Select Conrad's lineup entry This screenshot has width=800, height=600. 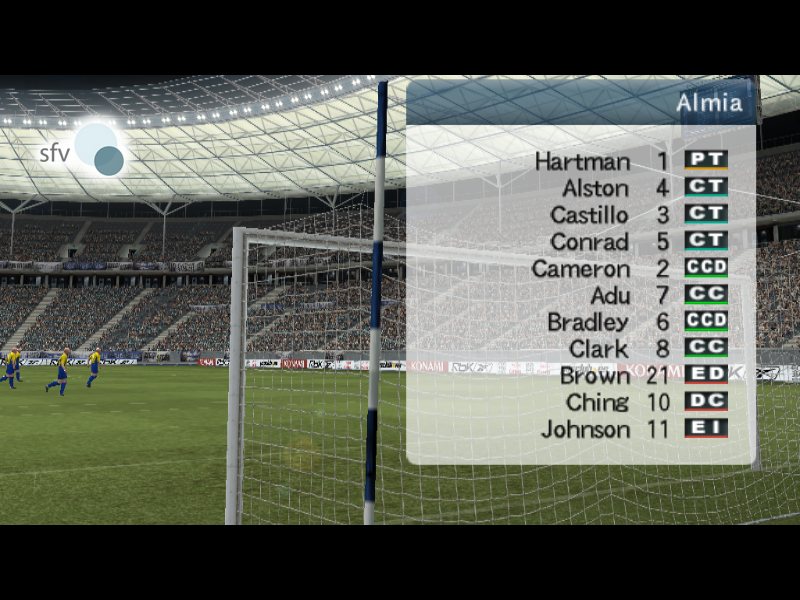pyautogui.click(x=589, y=242)
